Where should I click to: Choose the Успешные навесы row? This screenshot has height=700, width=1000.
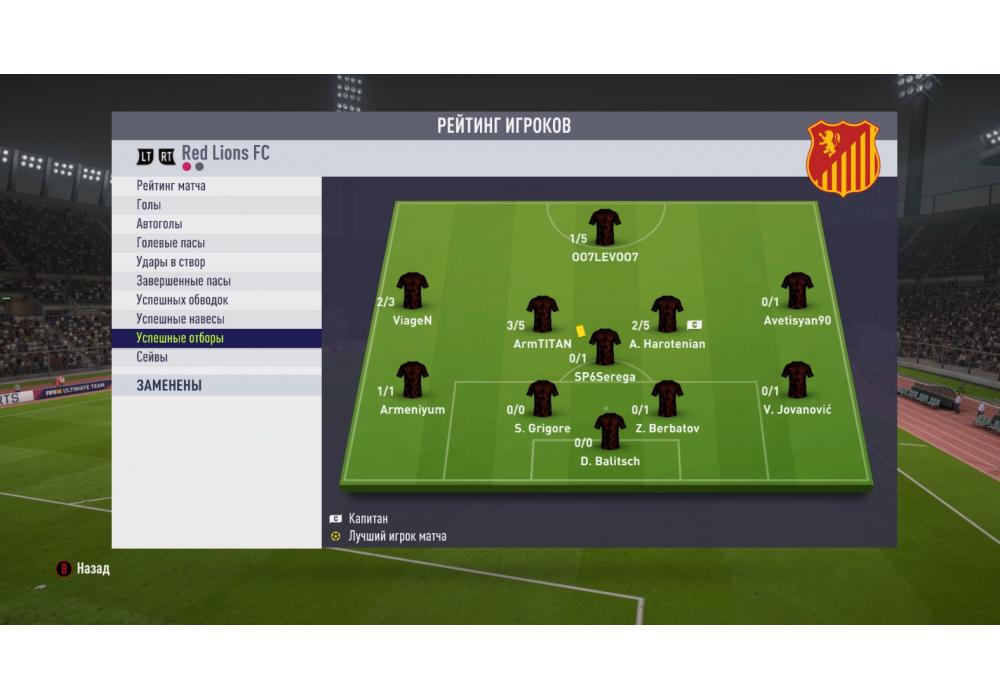216,319
